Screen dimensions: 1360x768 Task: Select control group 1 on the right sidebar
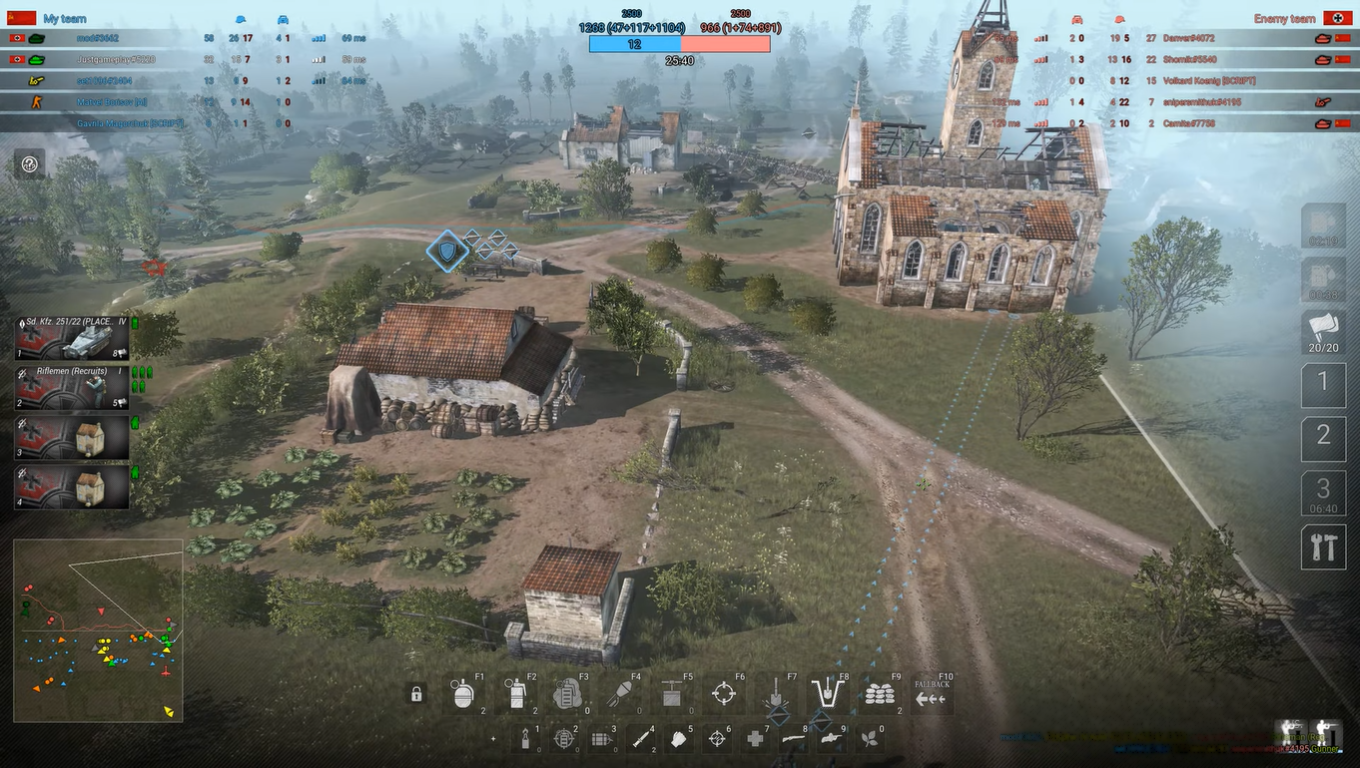[x=1323, y=384]
